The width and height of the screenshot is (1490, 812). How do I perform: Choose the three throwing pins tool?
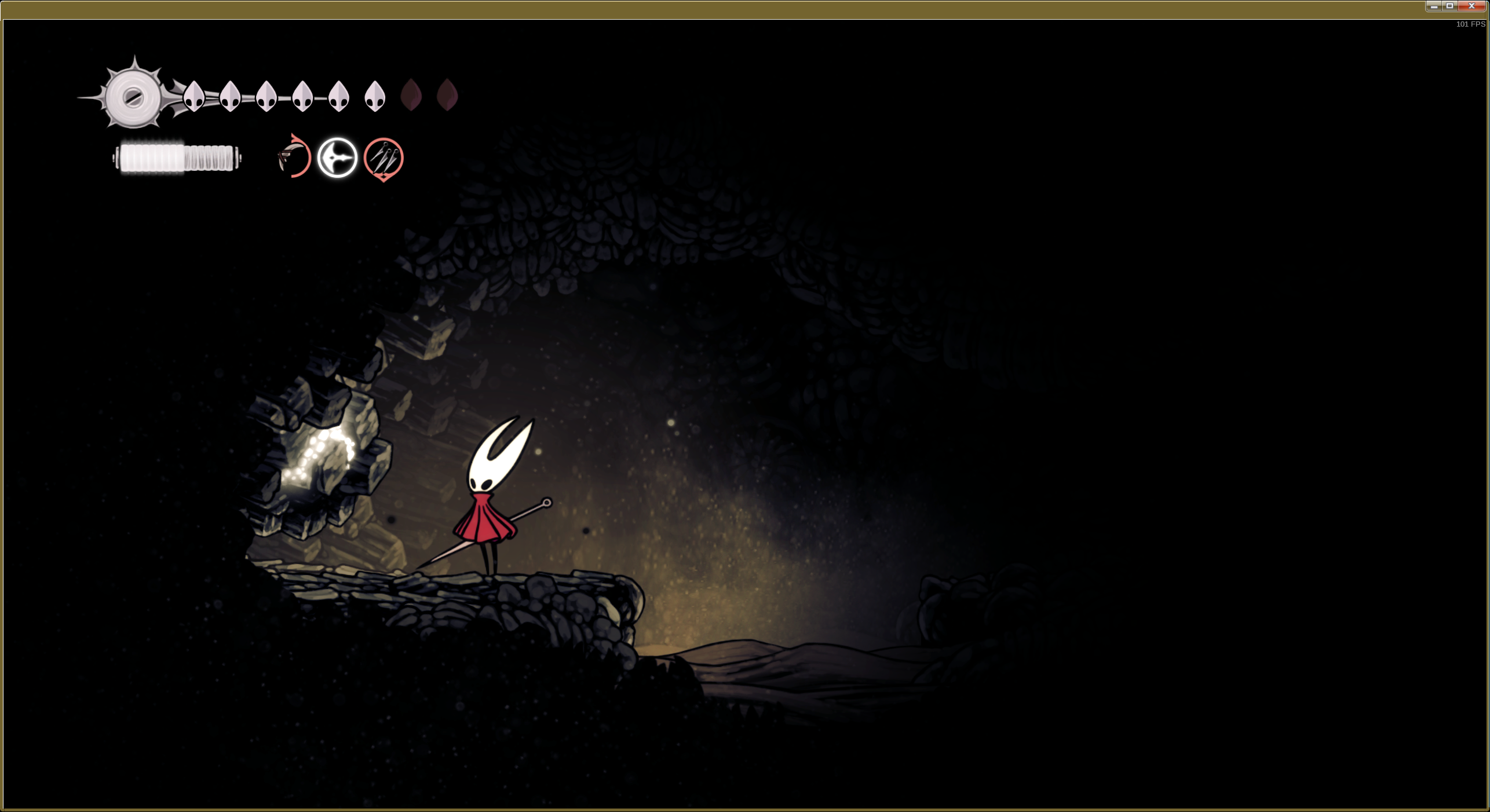383,158
